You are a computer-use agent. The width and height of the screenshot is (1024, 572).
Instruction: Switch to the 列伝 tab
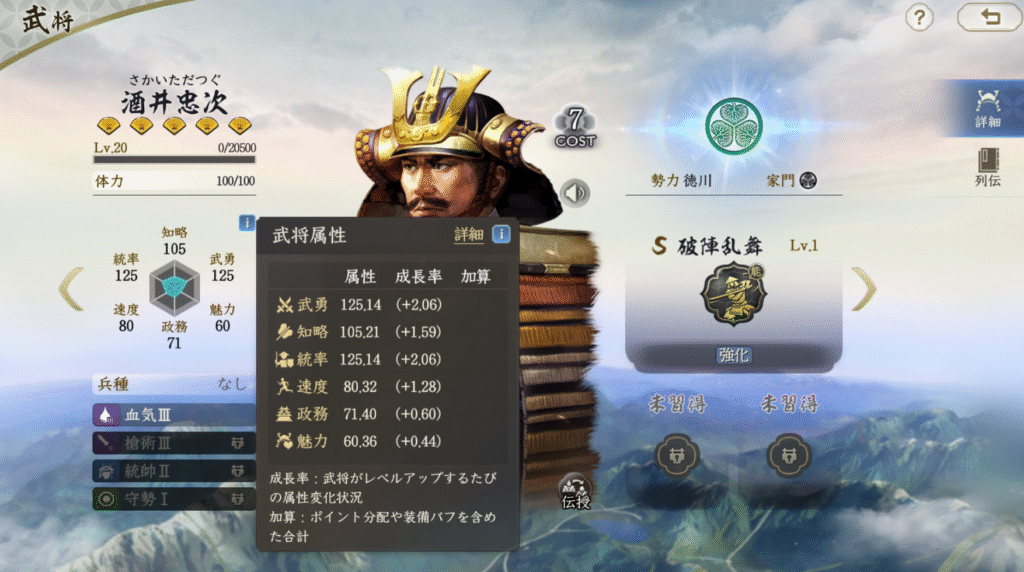click(988, 168)
